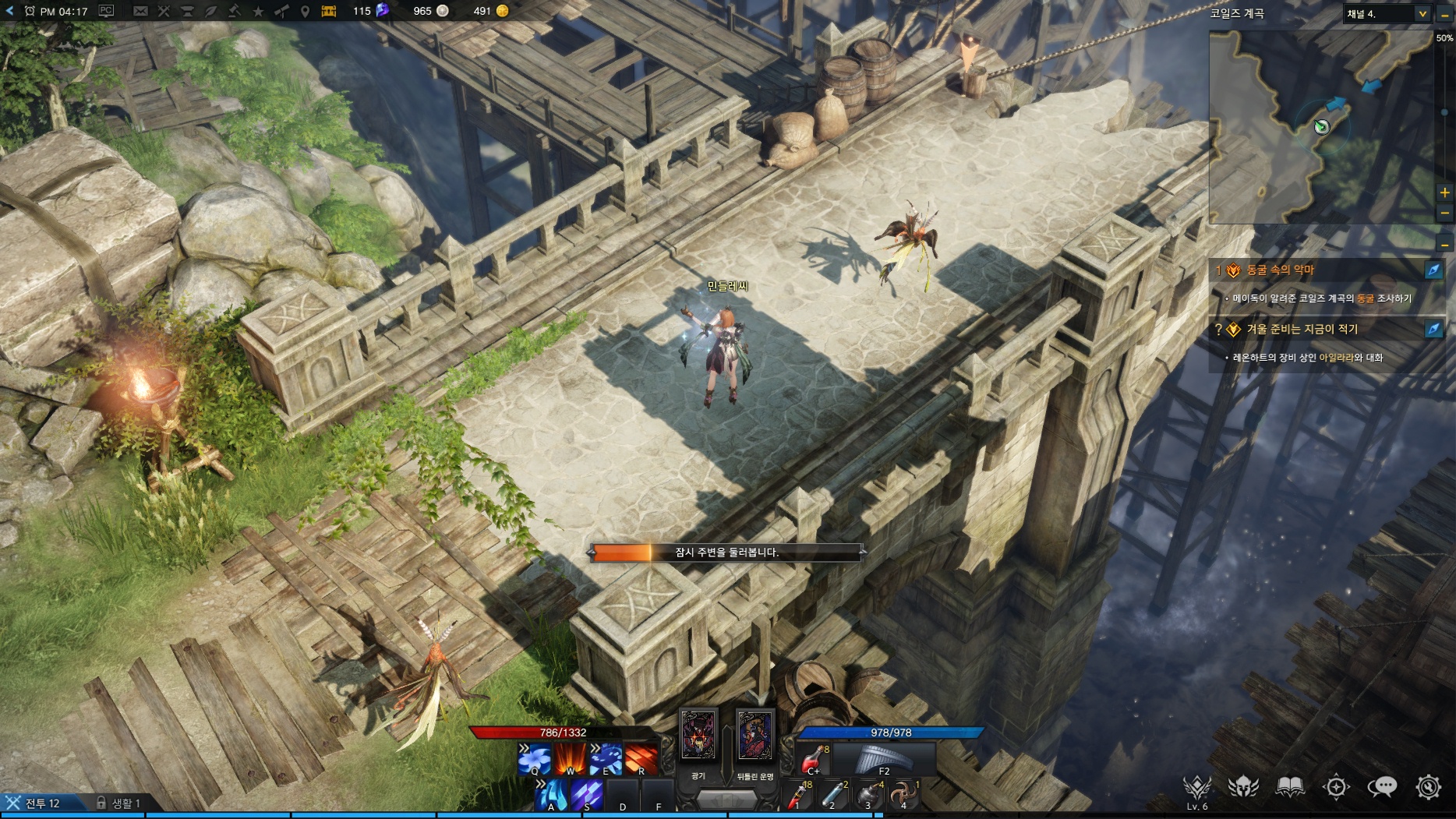Open the settings gear icon
The height and width of the screenshot is (819, 1456).
(1428, 787)
